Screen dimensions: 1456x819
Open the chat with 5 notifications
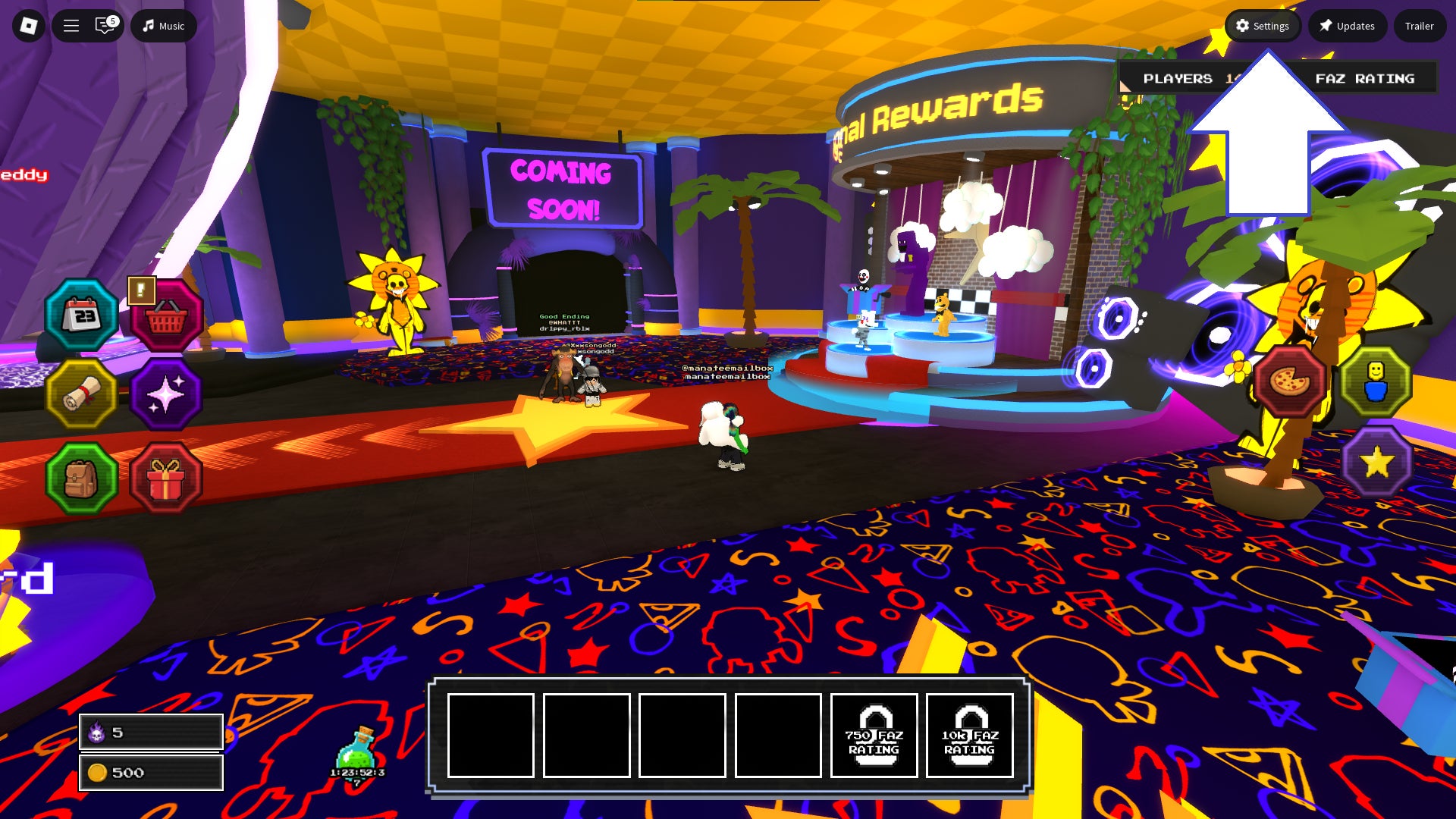105,26
